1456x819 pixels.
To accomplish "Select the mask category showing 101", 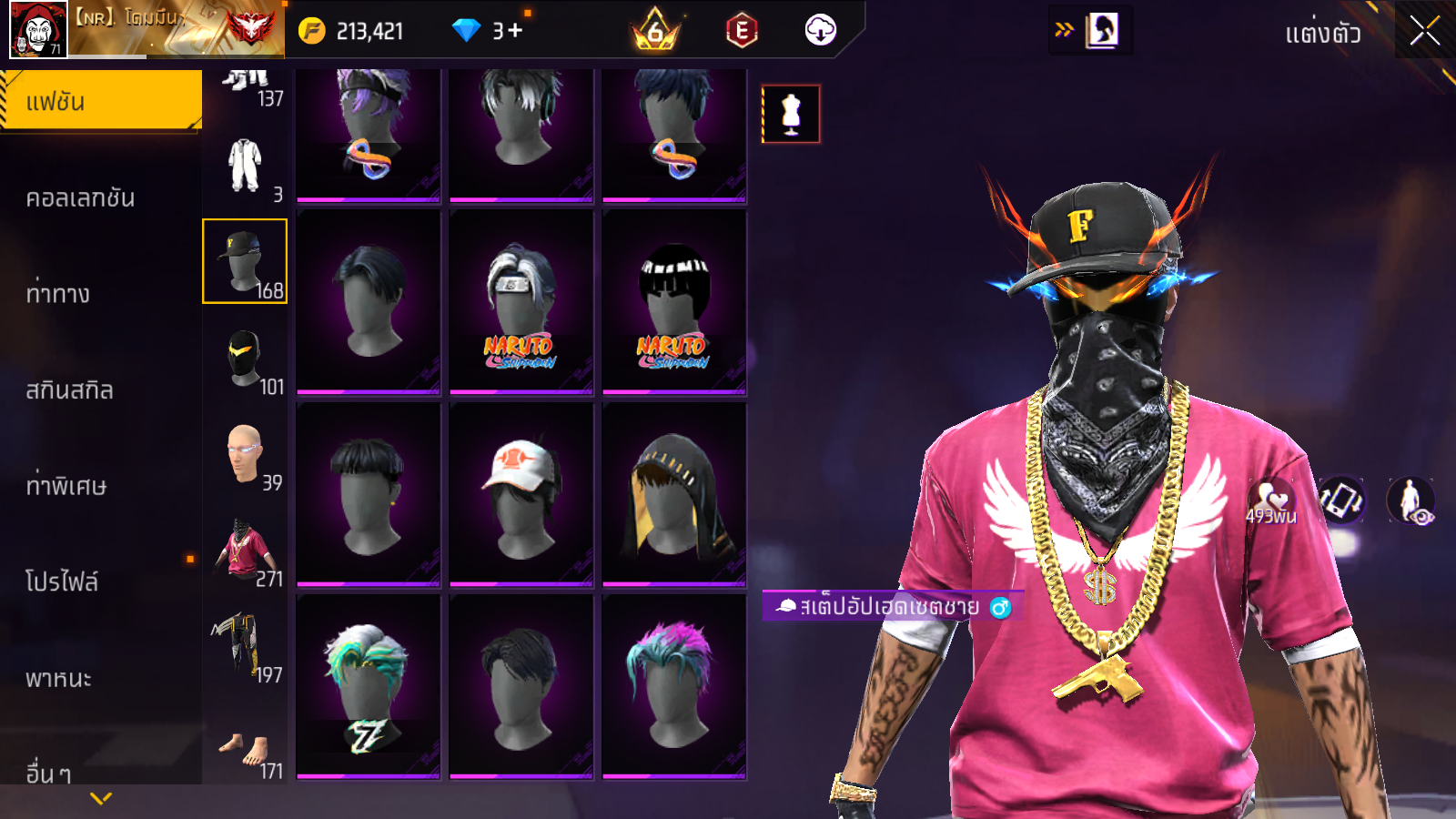I will tap(244, 359).
